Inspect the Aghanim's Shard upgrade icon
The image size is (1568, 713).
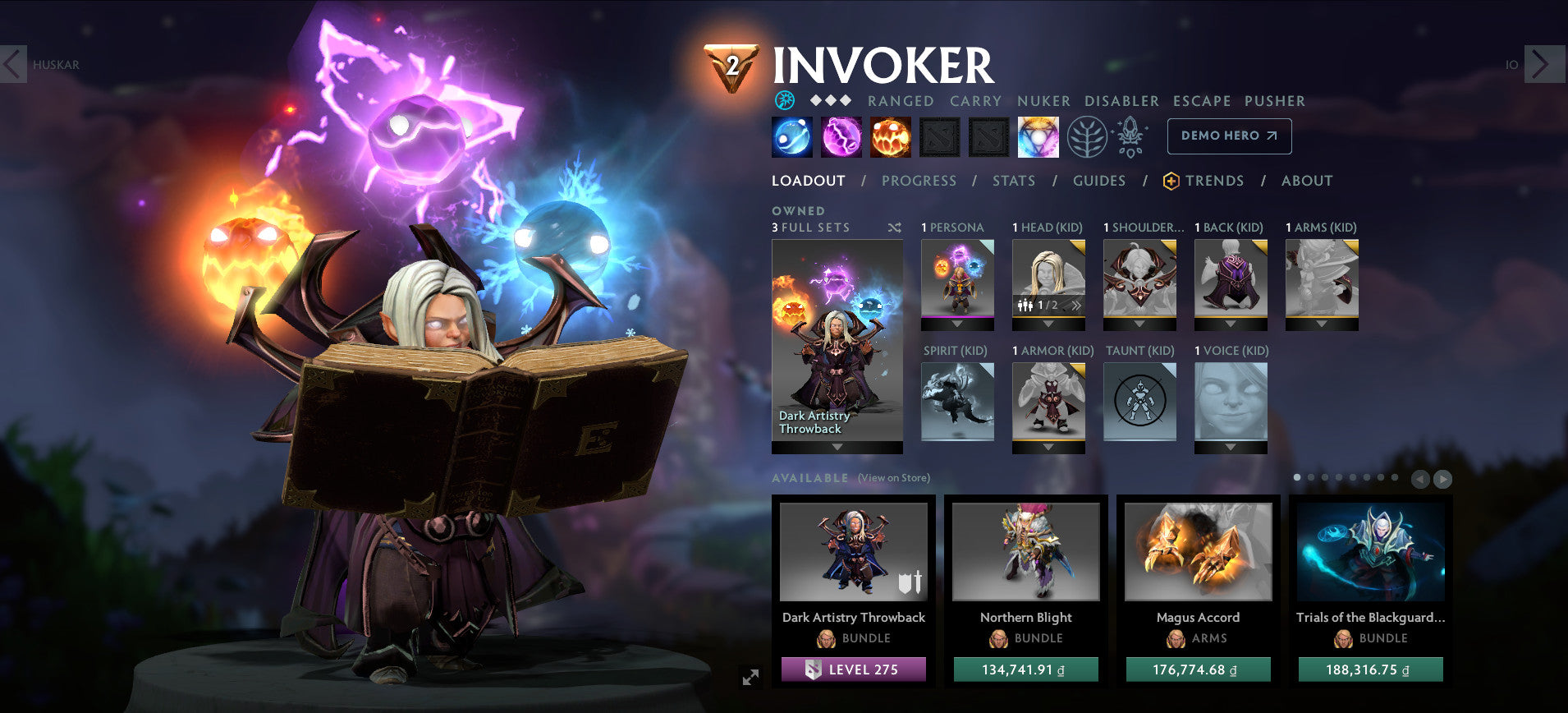tap(1129, 138)
